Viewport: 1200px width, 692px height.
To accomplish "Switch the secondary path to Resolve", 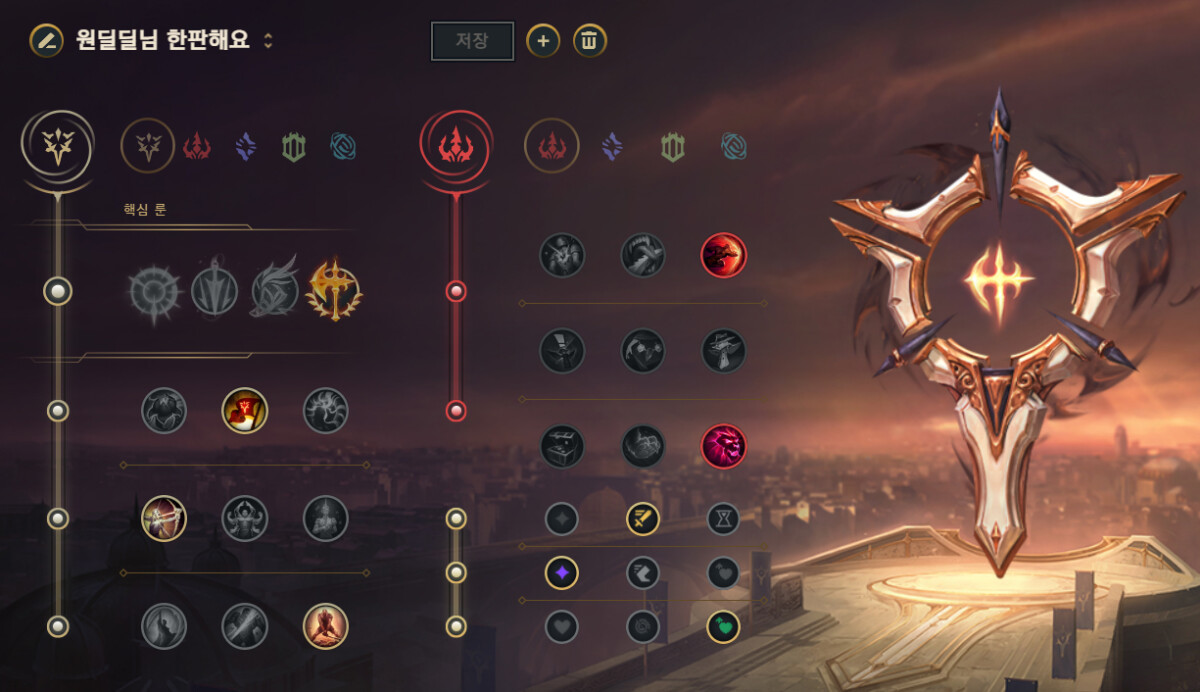I will point(673,147).
